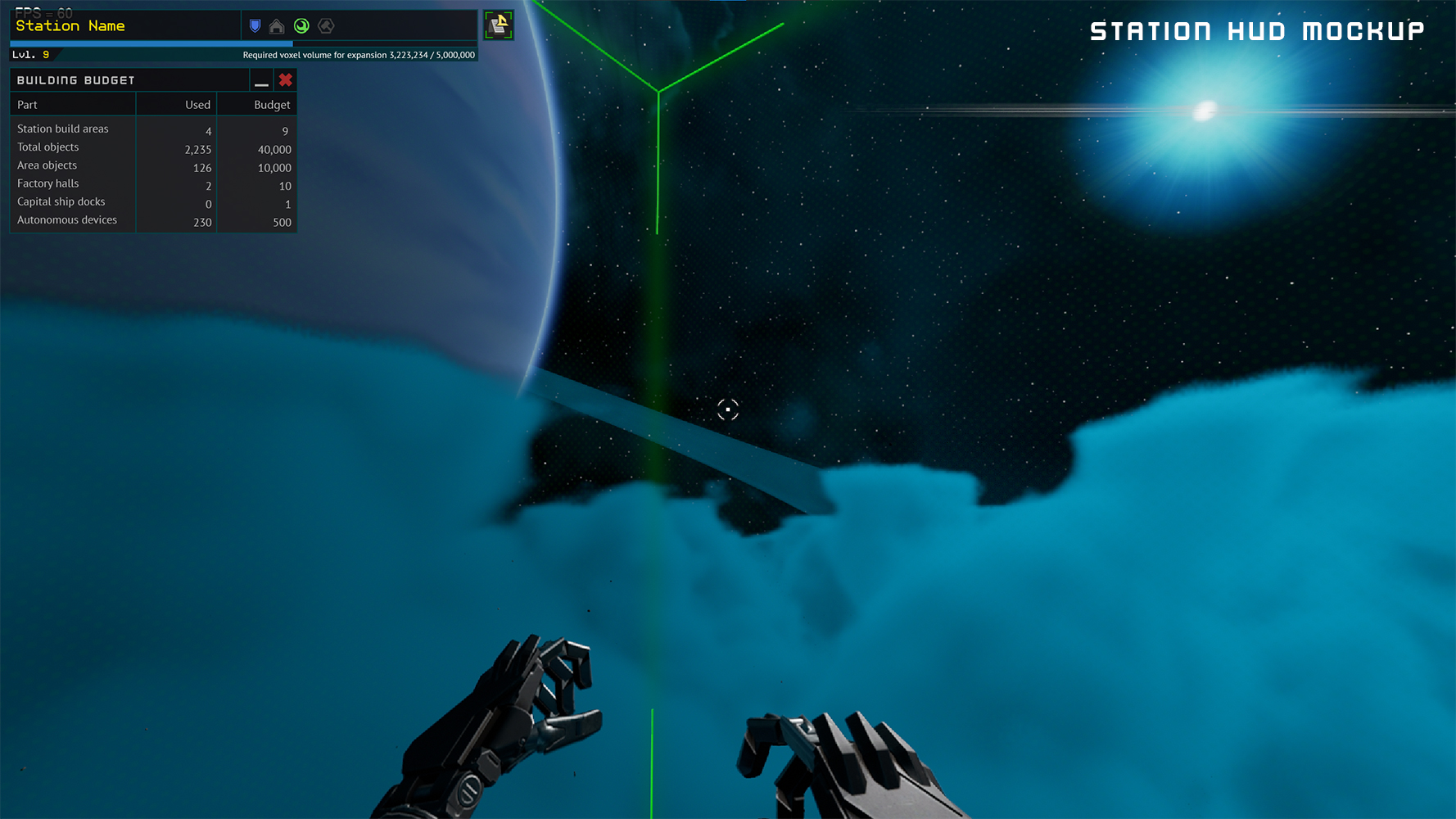Select the Station Name title field

[x=70, y=26]
